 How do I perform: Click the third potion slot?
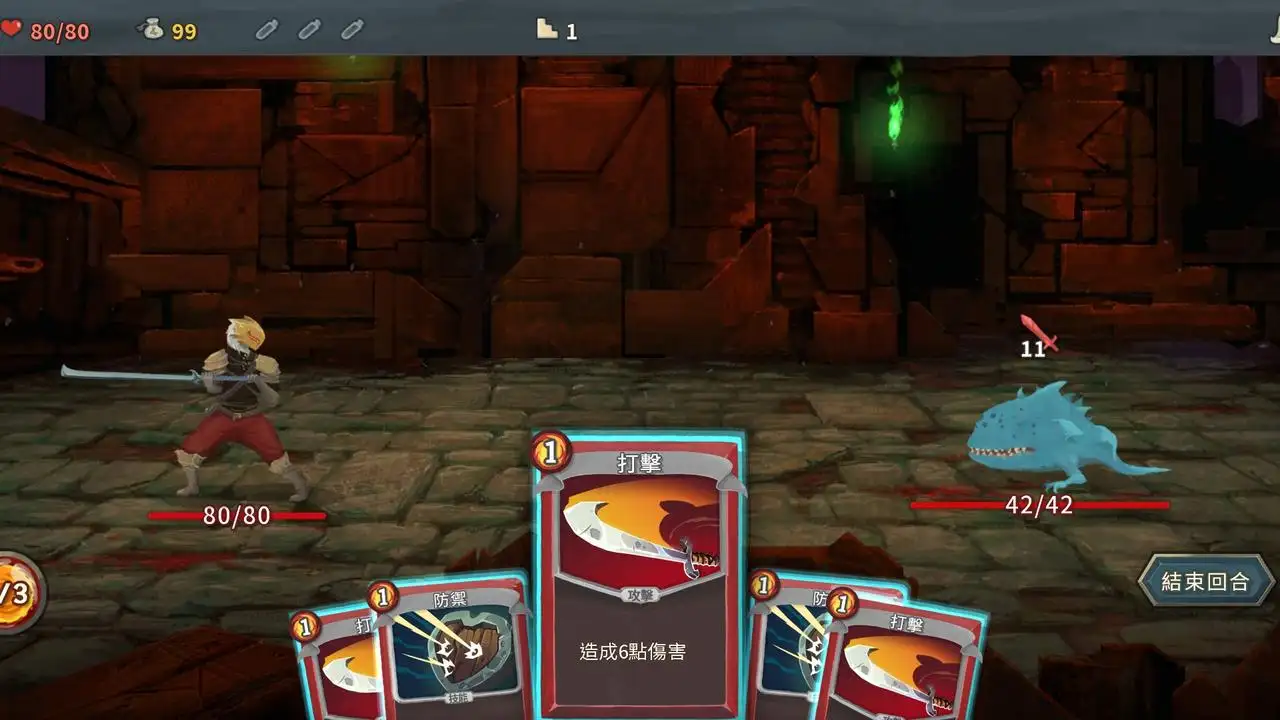tap(352, 30)
